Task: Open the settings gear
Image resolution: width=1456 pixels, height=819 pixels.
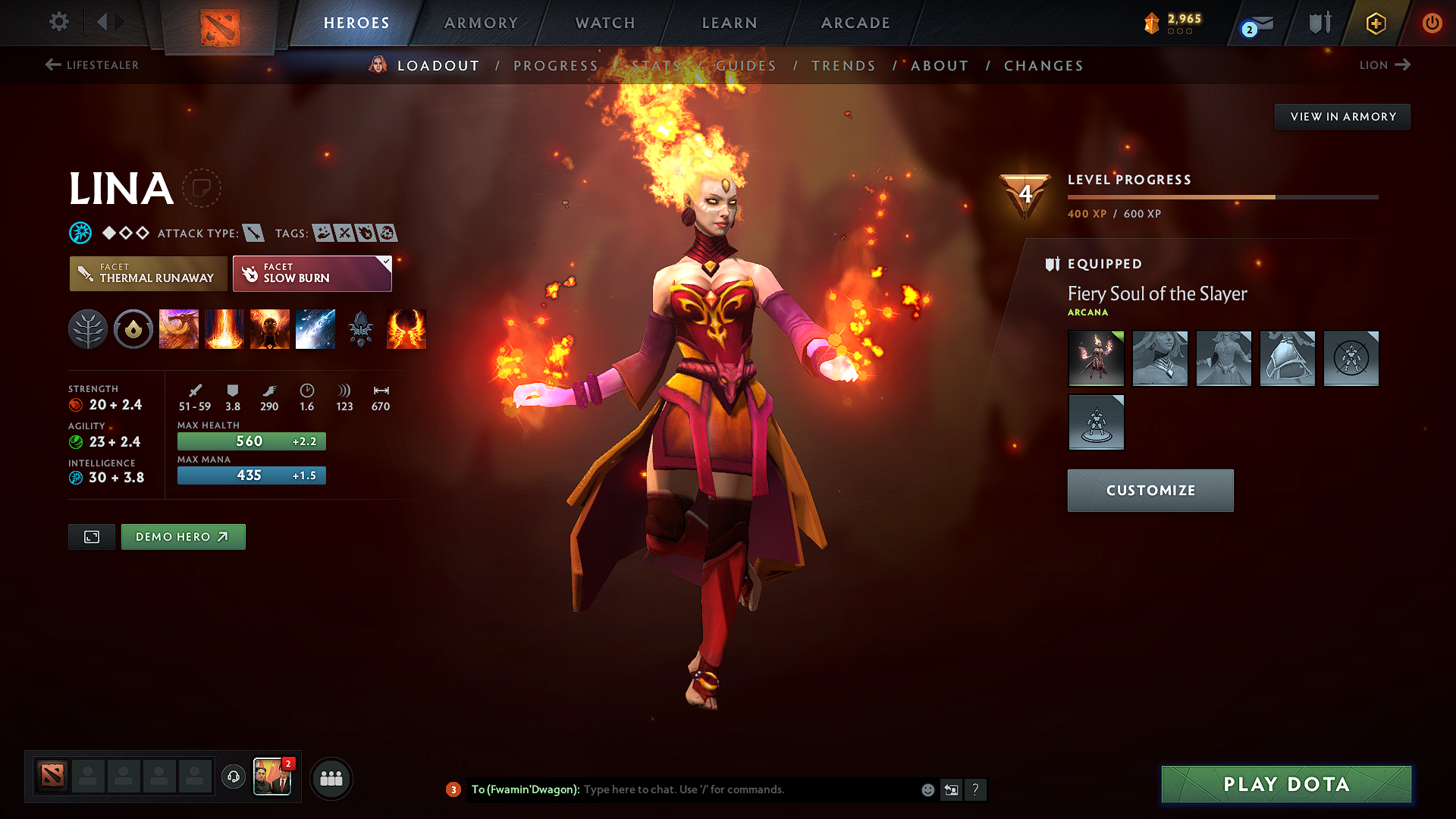Action: [58, 22]
